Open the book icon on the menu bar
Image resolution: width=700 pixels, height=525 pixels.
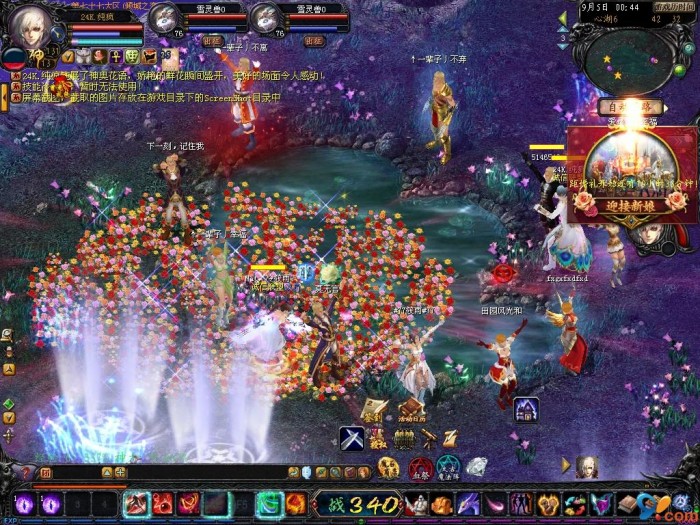pyautogui.click(x=628, y=503)
